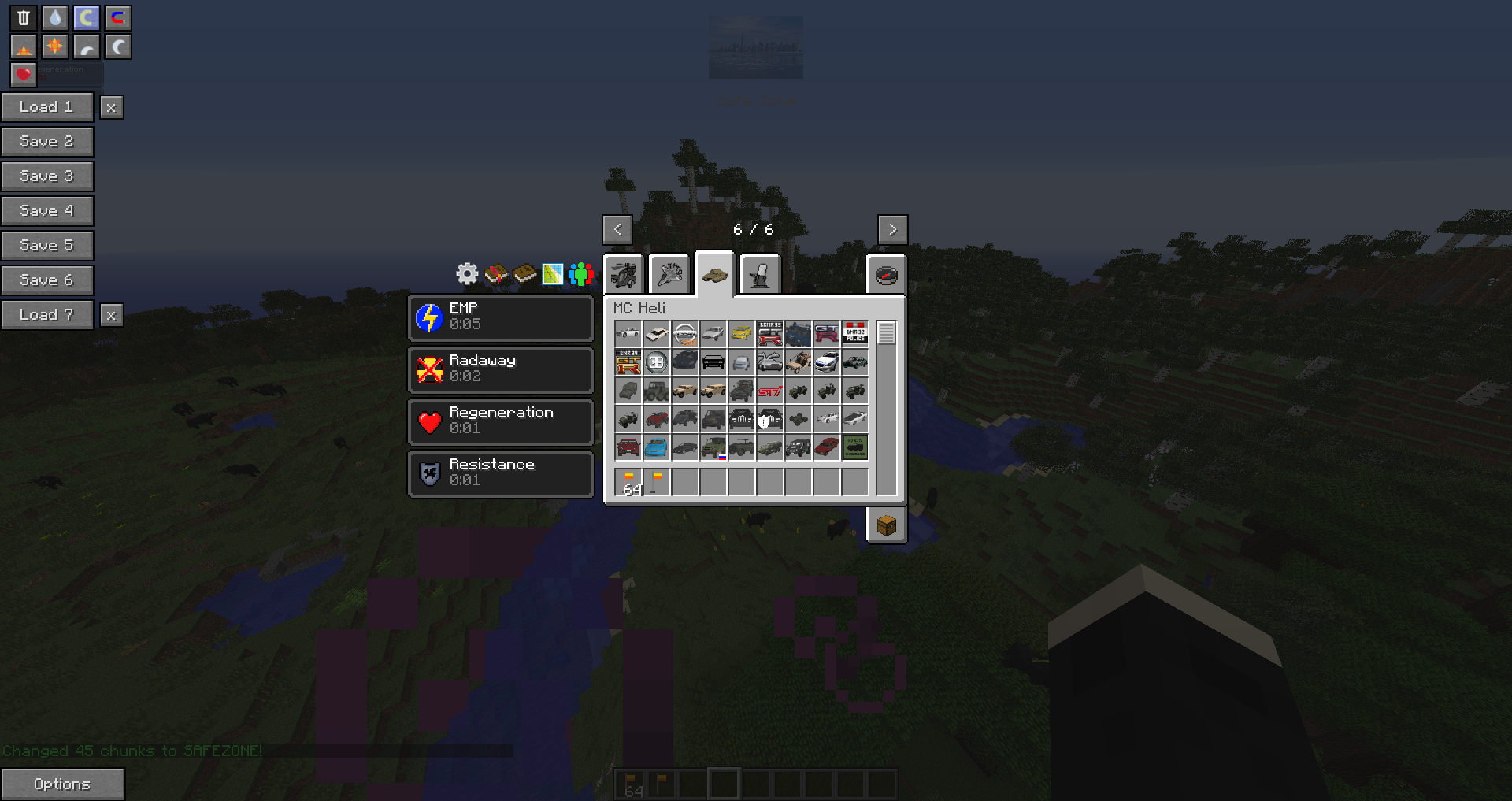Image resolution: width=1512 pixels, height=801 pixels.
Task: Open the jet aircraft tab
Action: pyautogui.click(x=669, y=273)
